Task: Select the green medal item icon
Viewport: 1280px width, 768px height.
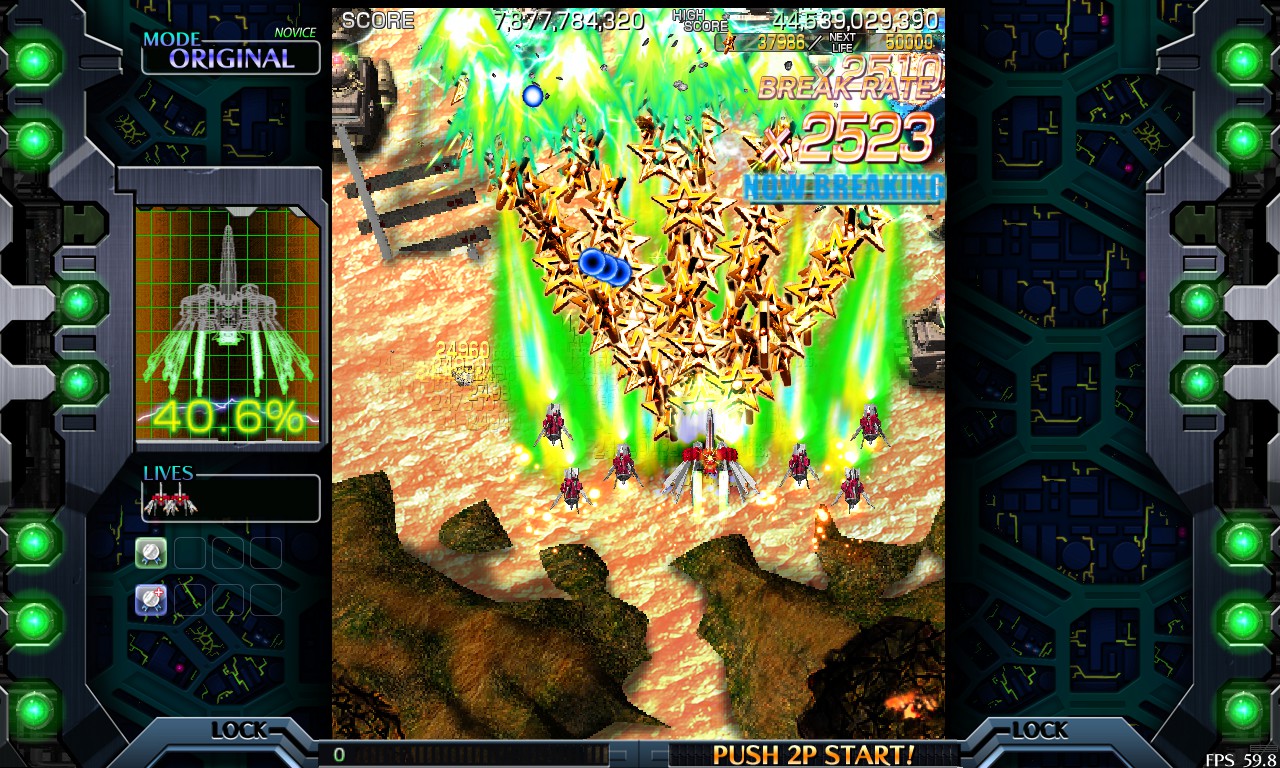Action: click(151, 552)
